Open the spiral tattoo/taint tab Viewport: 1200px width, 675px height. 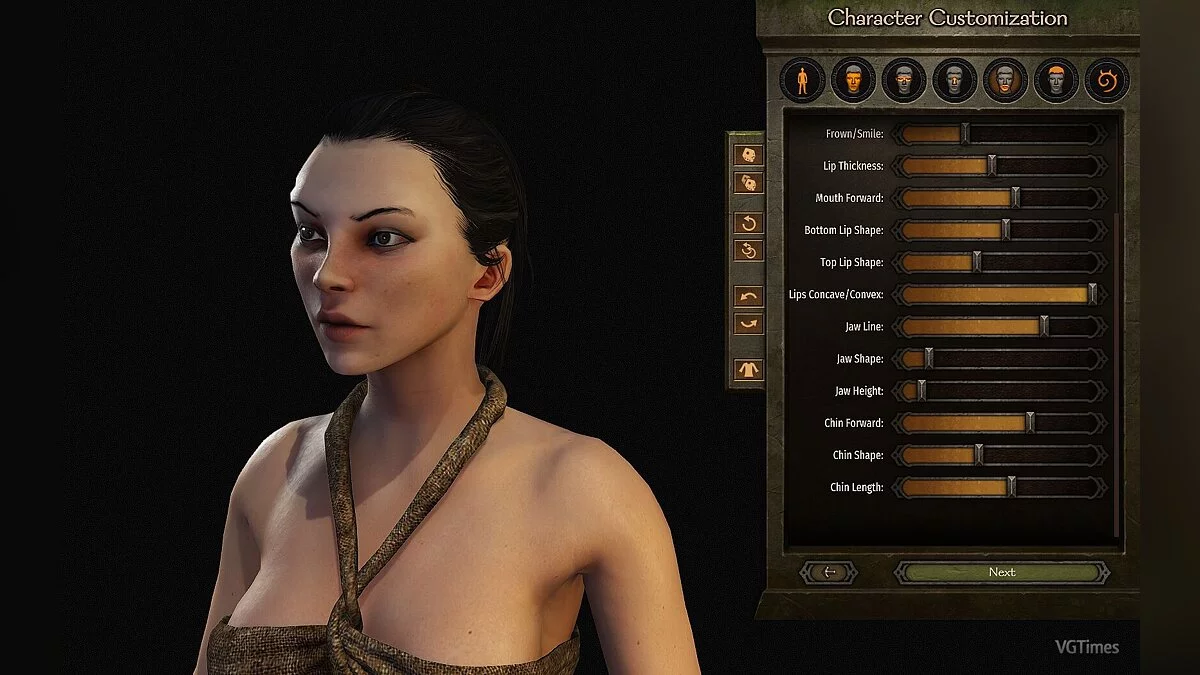click(x=1107, y=80)
